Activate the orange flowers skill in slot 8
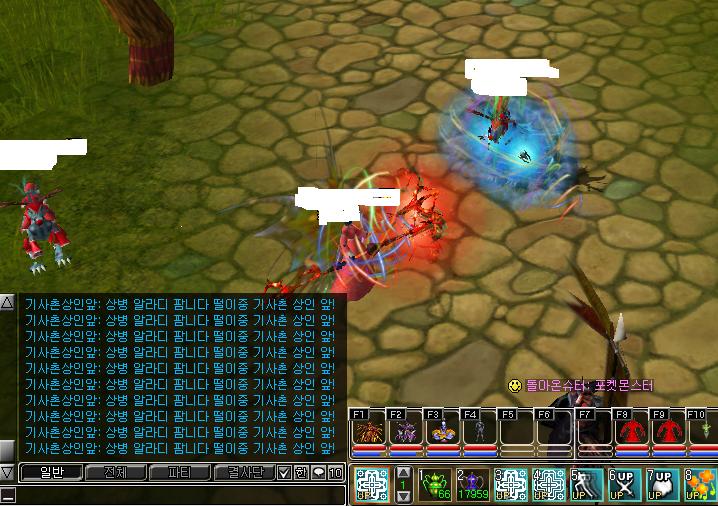The width and height of the screenshot is (718, 506). (x=700, y=484)
